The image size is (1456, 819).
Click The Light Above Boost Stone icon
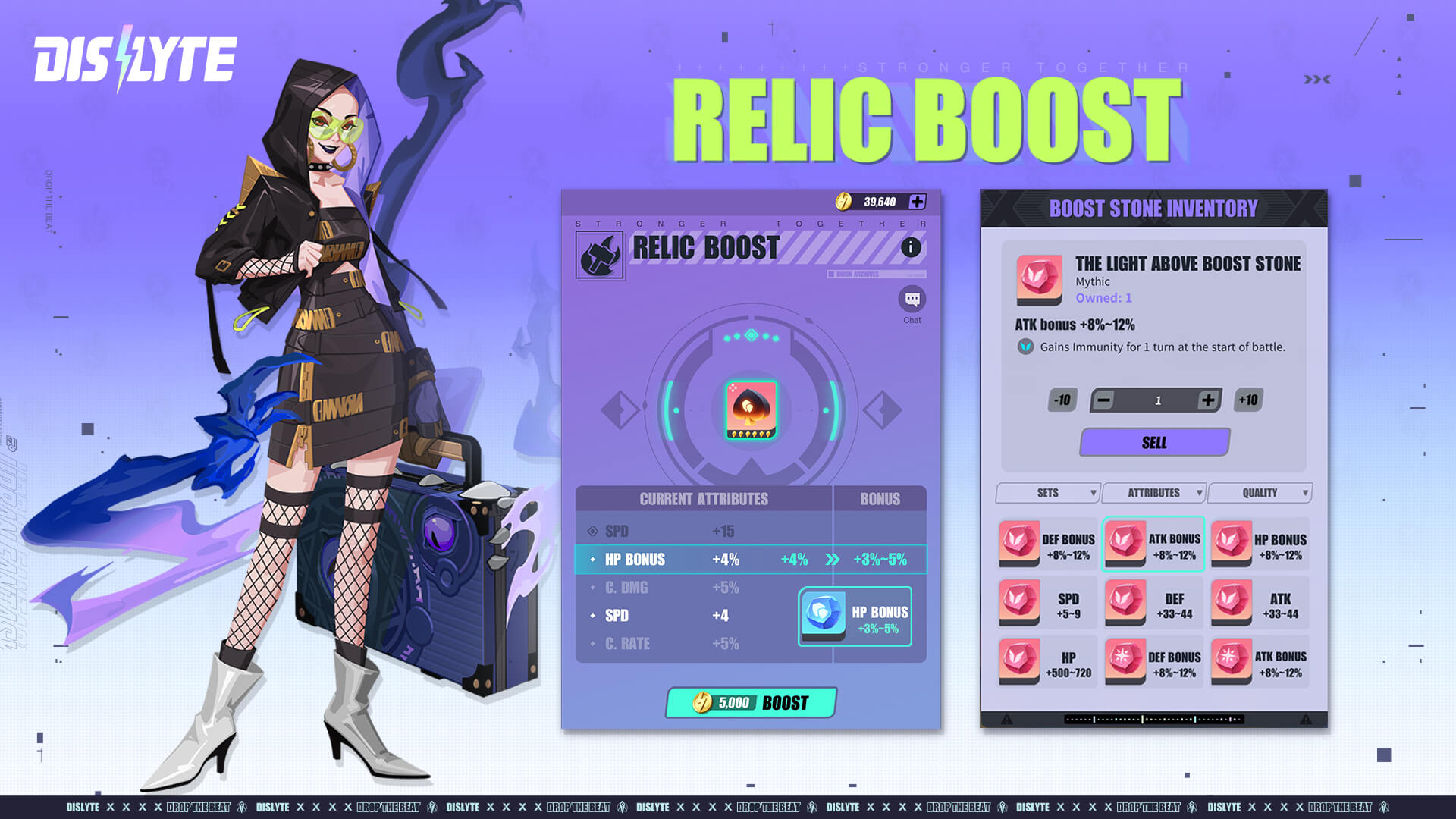tap(1037, 279)
